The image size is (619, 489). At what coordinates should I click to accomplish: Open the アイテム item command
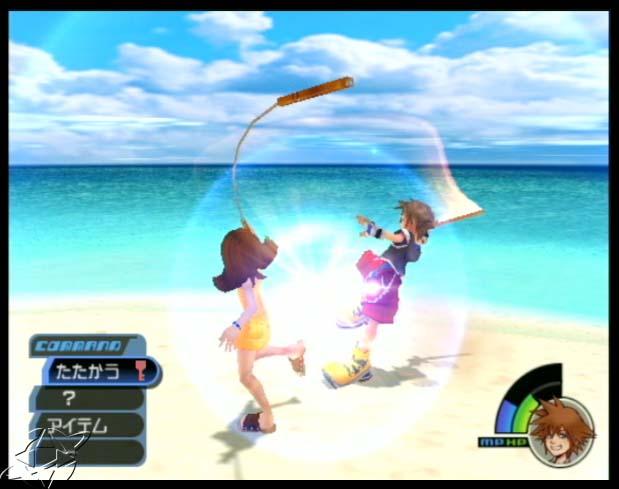pyautogui.click(x=88, y=425)
